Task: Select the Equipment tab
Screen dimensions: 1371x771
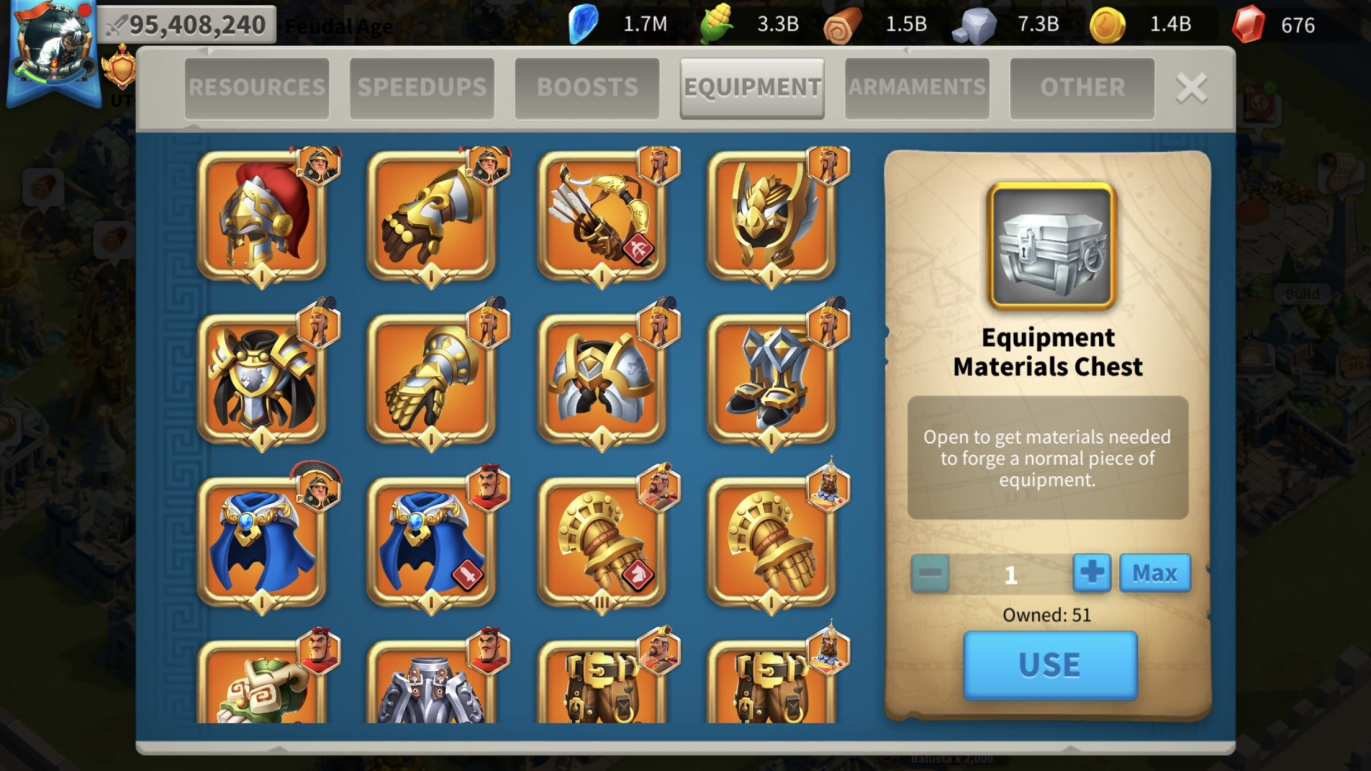Action: point(752,88)
